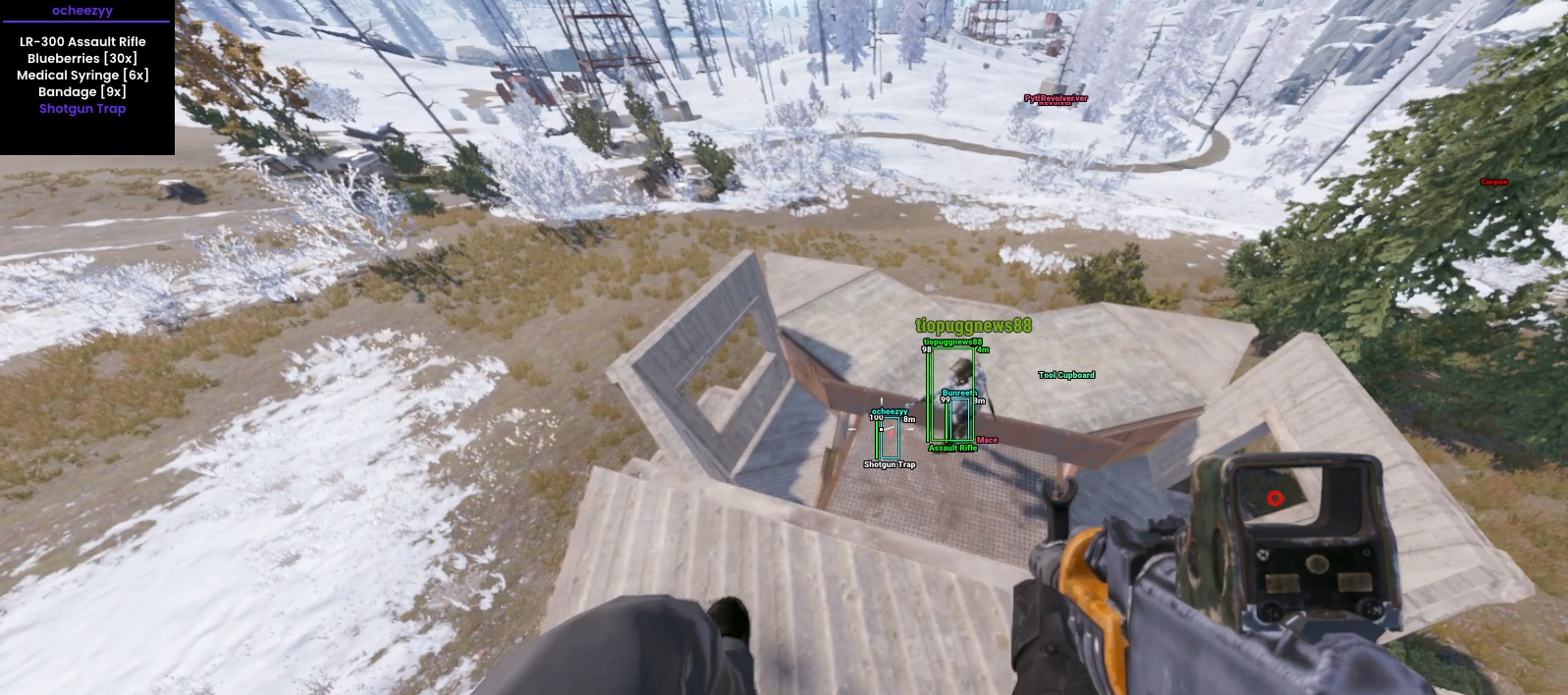Select the ocheezyy player name header

82,11
